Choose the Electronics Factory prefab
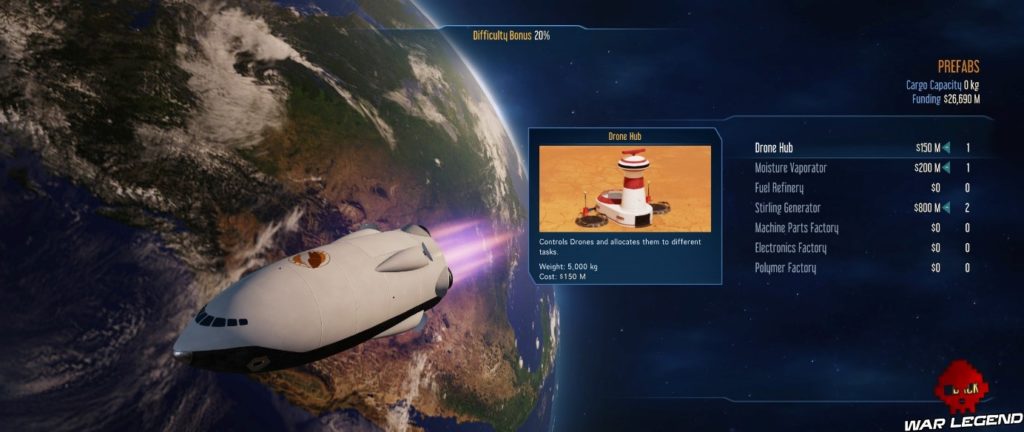The image size is (1024, 432). tap(791, 248)
